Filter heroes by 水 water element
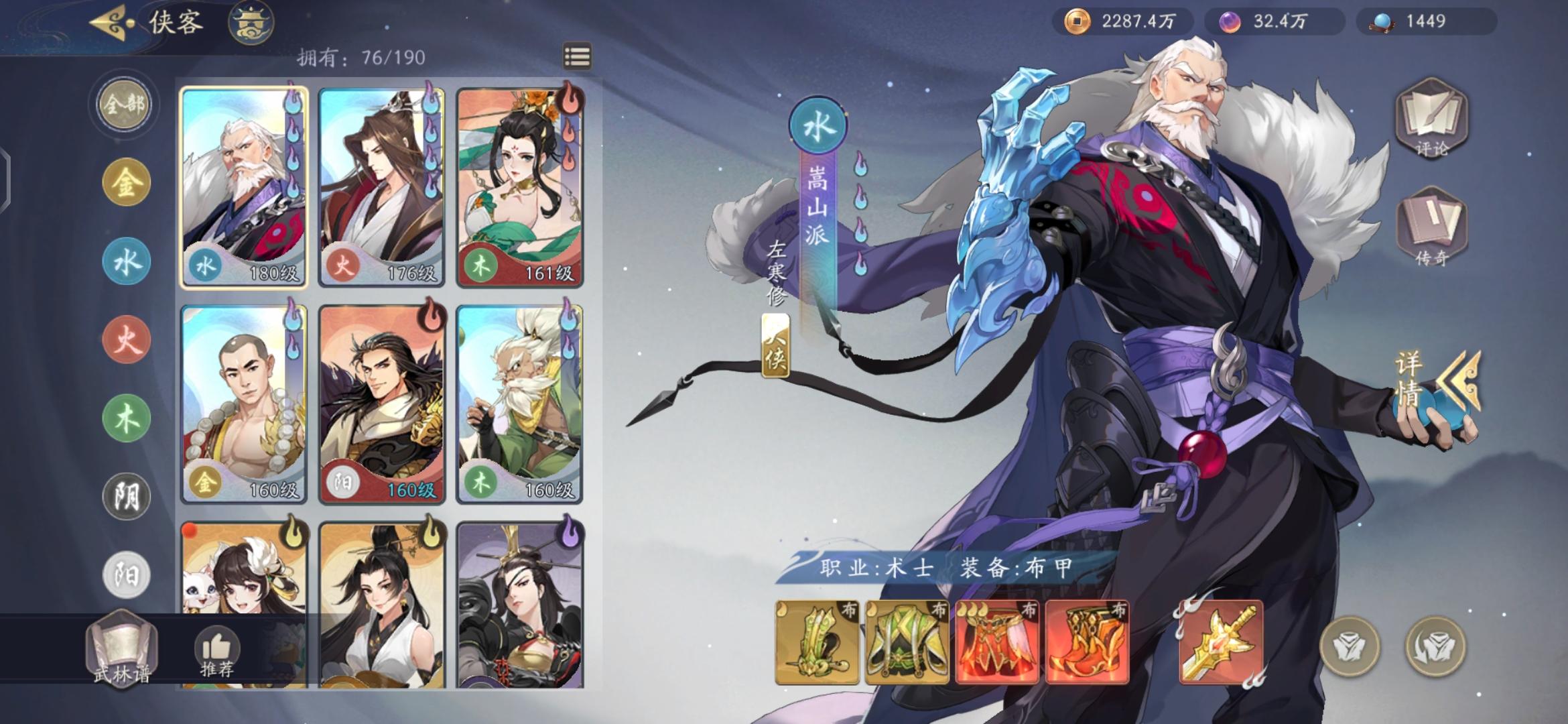1568x724 pixels. (124, 260)
